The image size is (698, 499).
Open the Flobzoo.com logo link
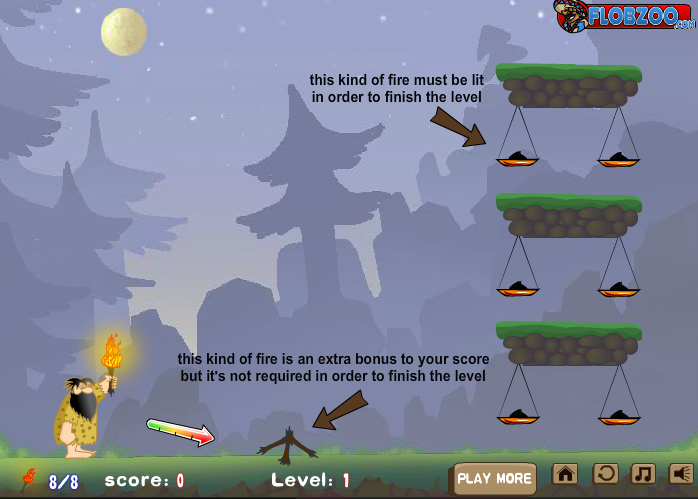click(x=624, y=15)
